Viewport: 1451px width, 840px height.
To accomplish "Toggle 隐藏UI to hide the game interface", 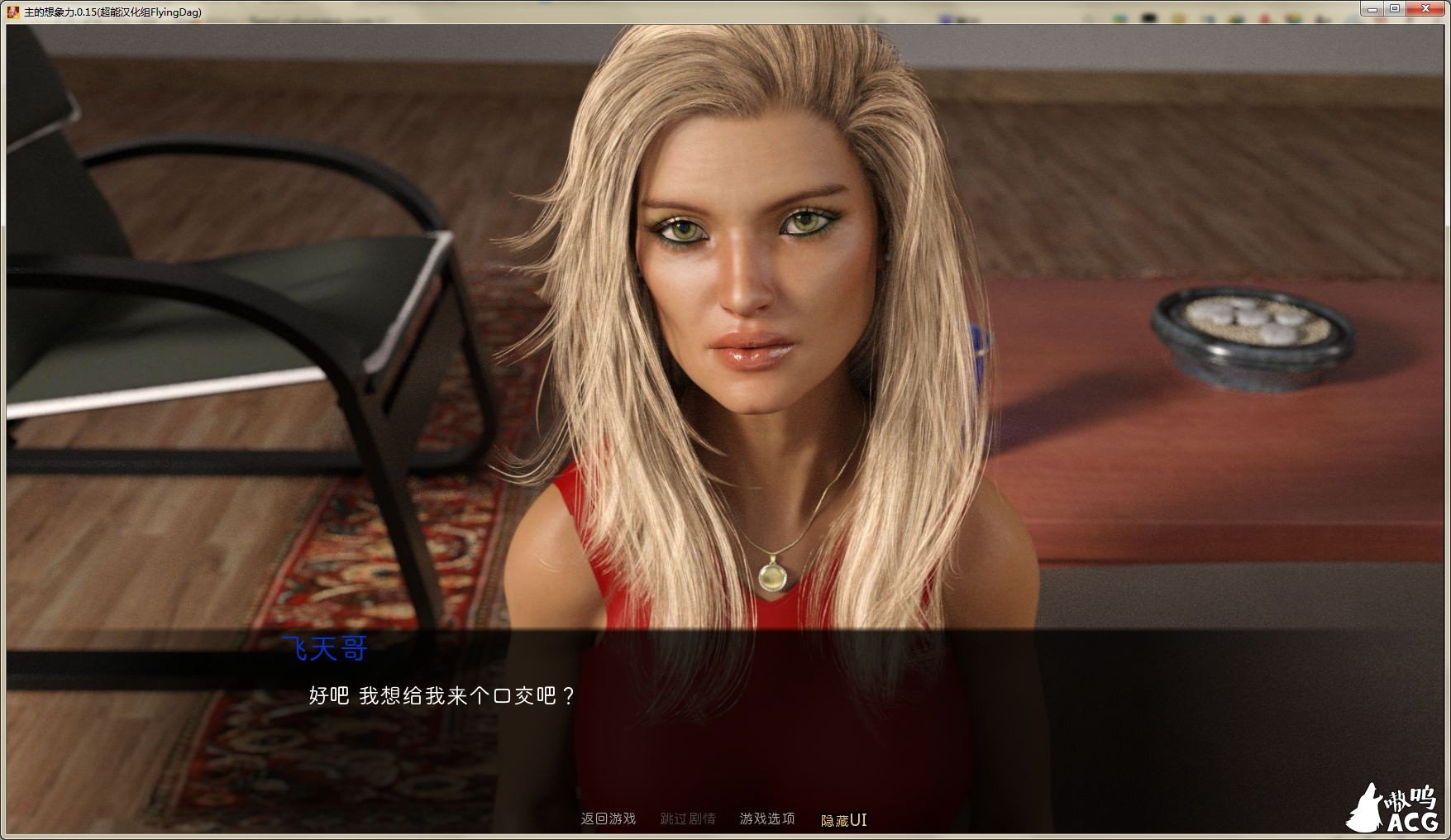I will (x=842, y=818).
